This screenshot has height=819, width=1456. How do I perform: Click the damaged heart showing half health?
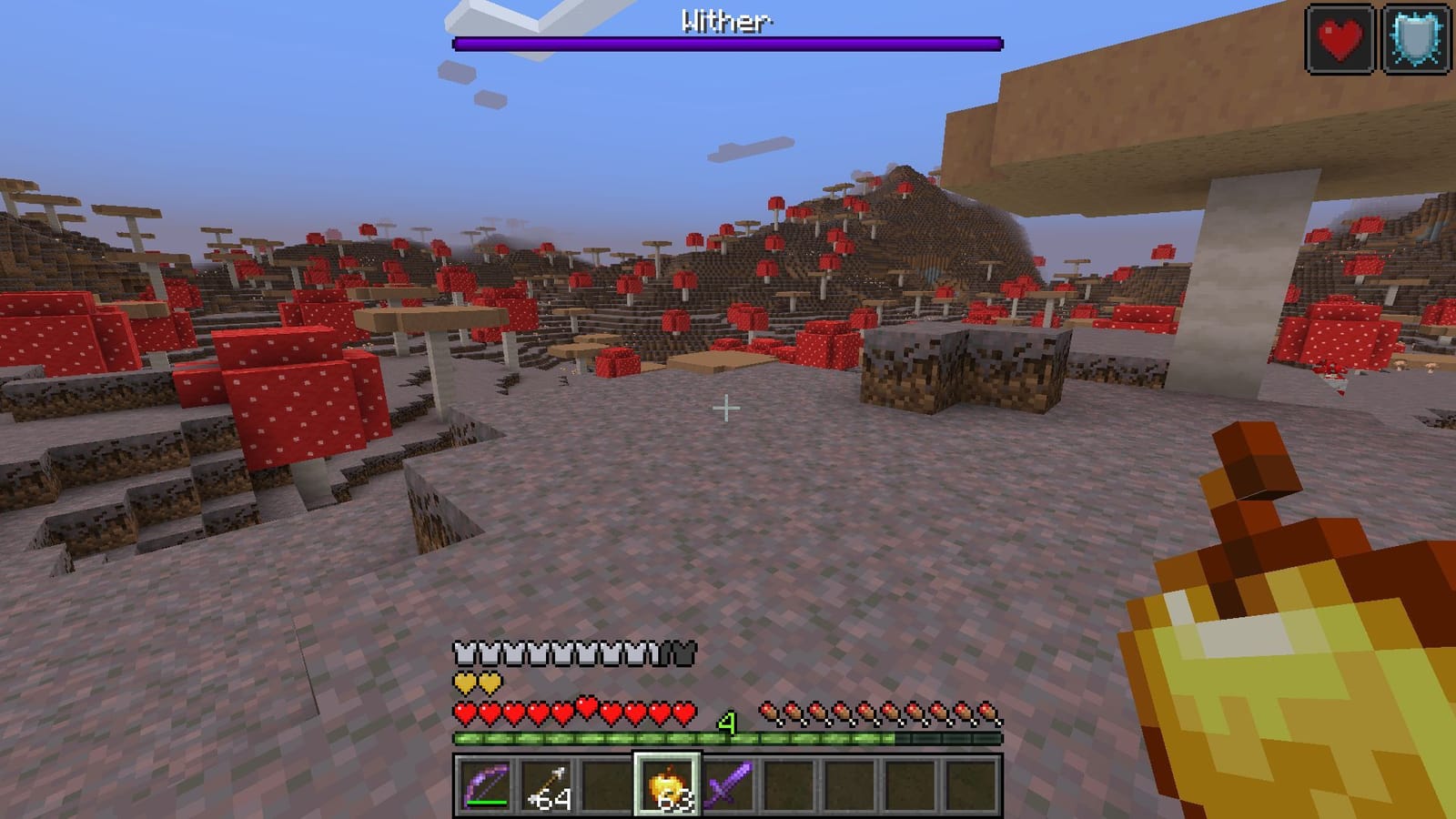pyautogui.click(x=586, y=708)
